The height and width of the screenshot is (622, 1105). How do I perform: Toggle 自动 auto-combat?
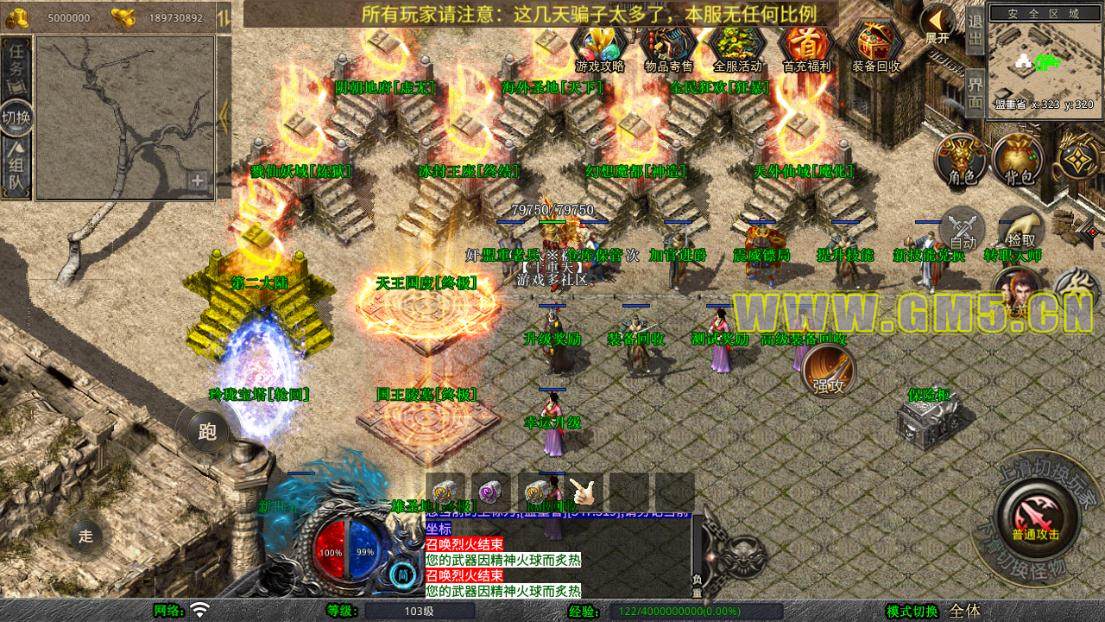click(x=963, y=230)
